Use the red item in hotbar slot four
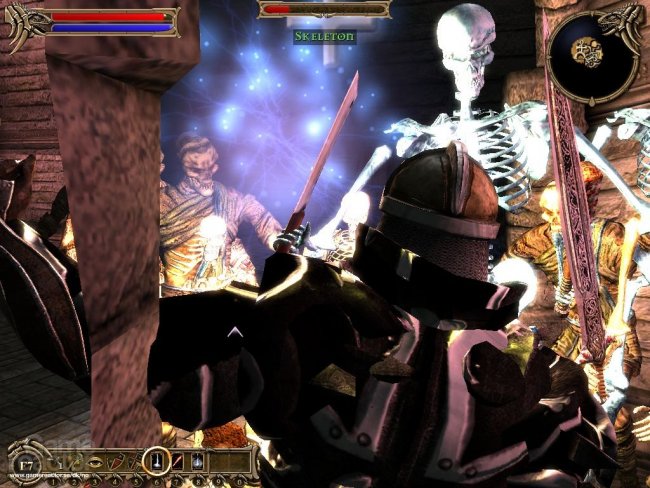The image size is (650, 488). pos(114,461)
